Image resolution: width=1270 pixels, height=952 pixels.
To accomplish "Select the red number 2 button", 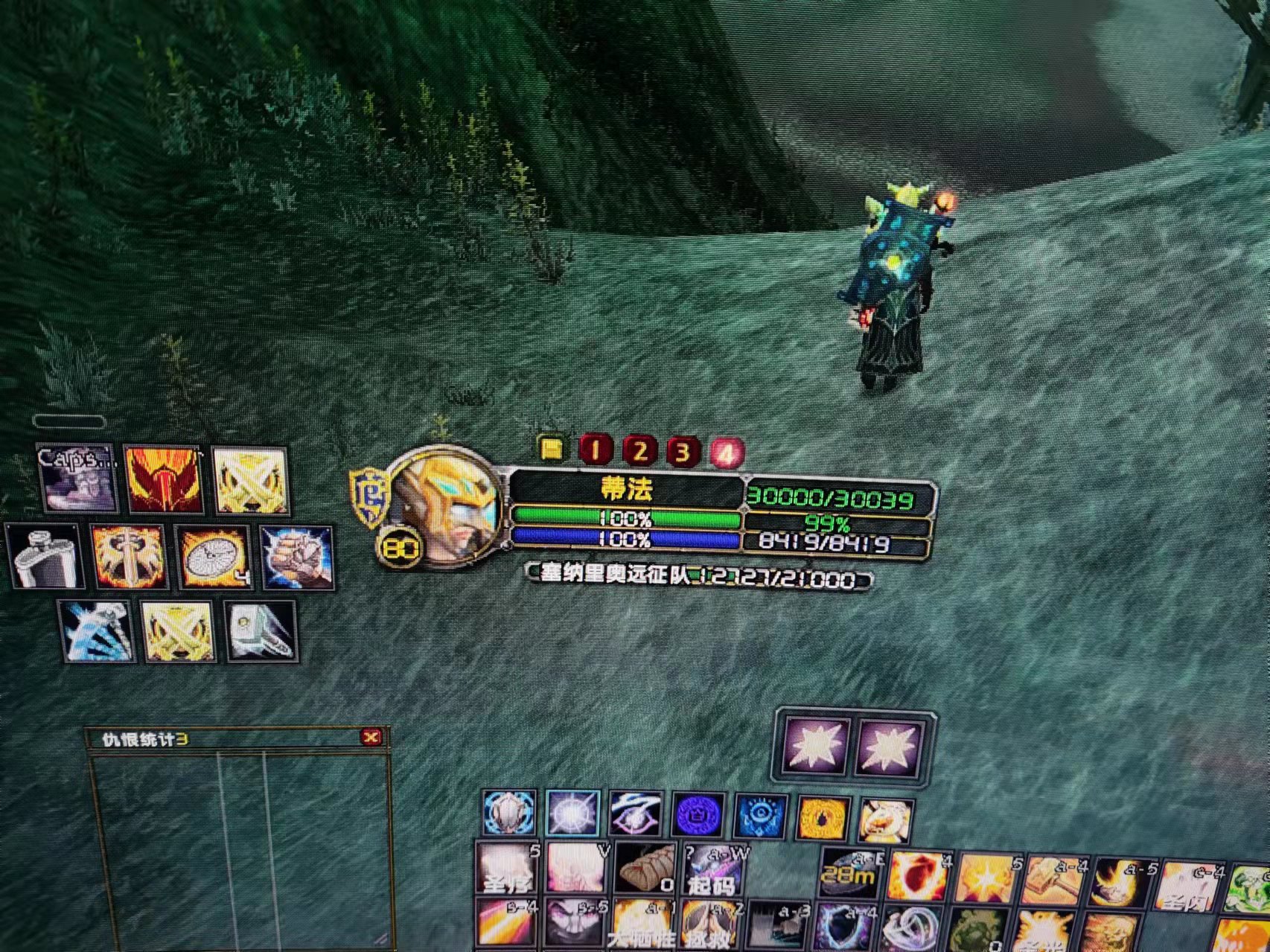I will [639, 450].
